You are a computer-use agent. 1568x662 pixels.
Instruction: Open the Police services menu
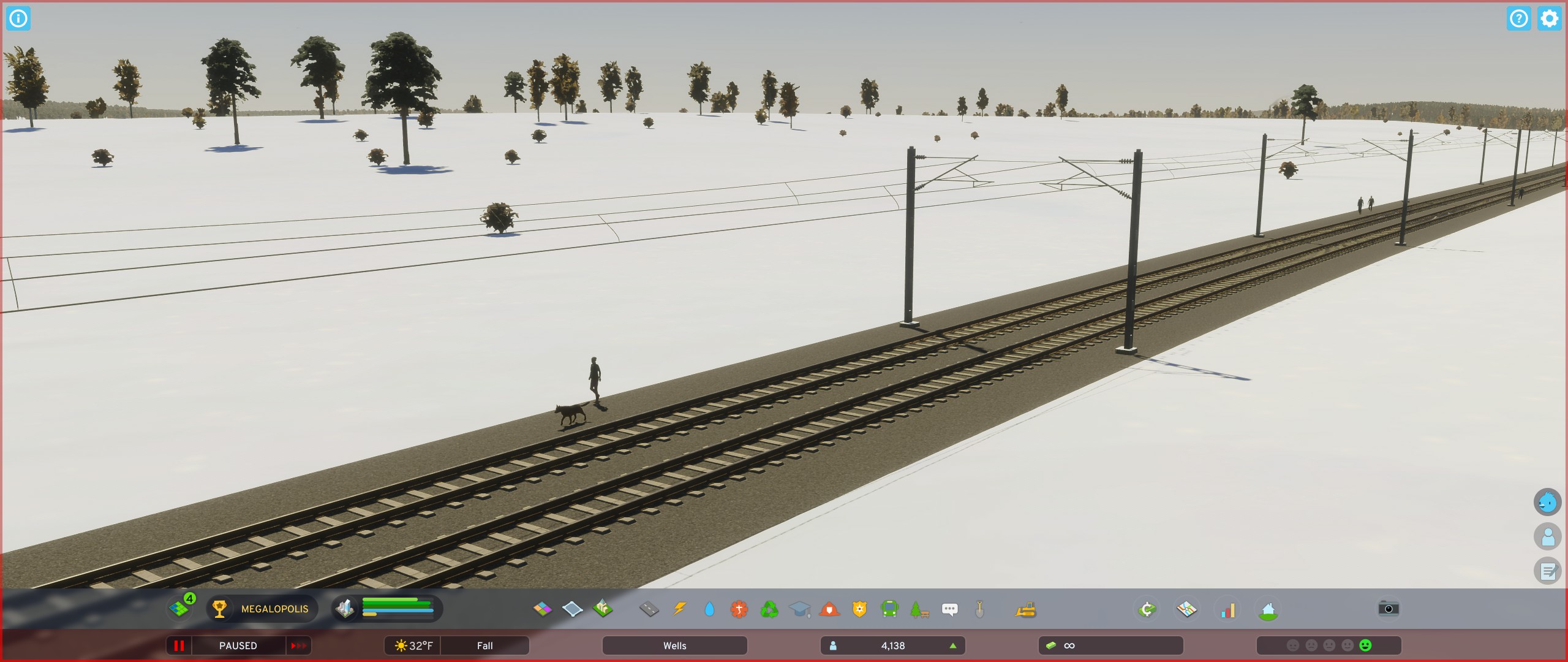point(858,609)
